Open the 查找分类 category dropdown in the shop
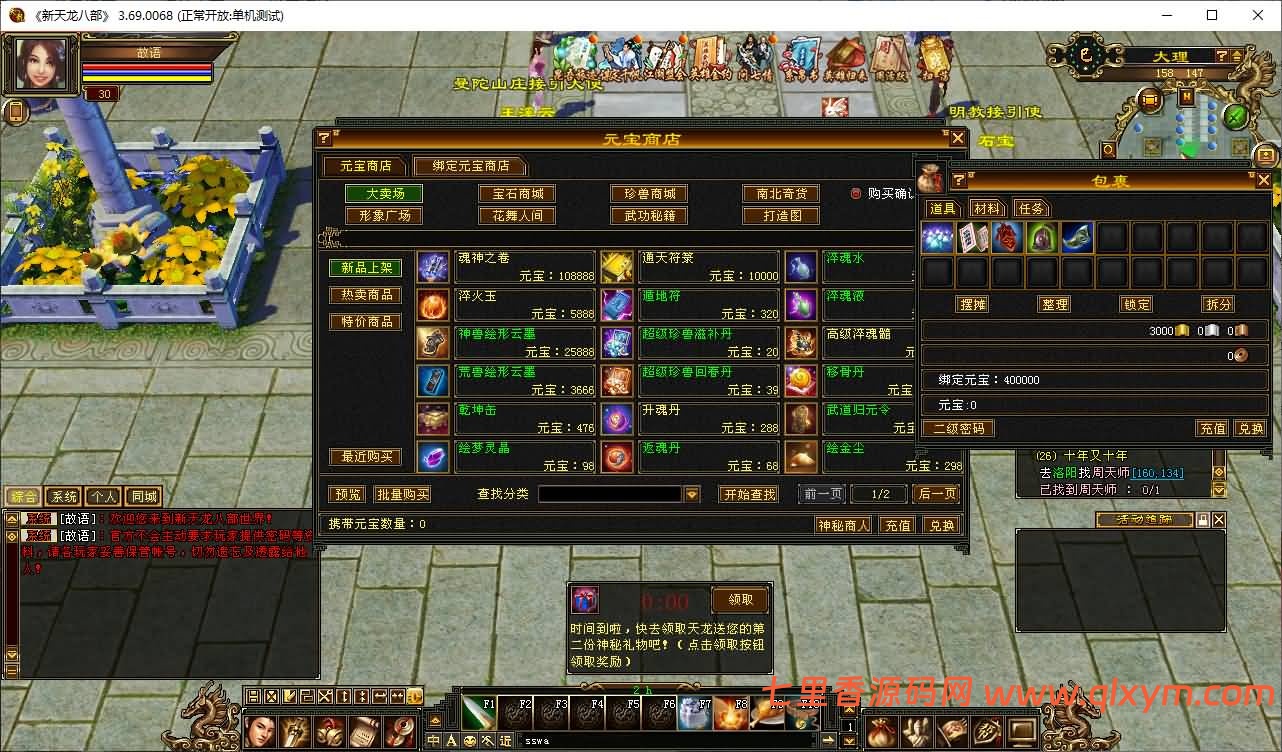The width and height of the screenshot is (1282, 752). (x=692, y=493)
